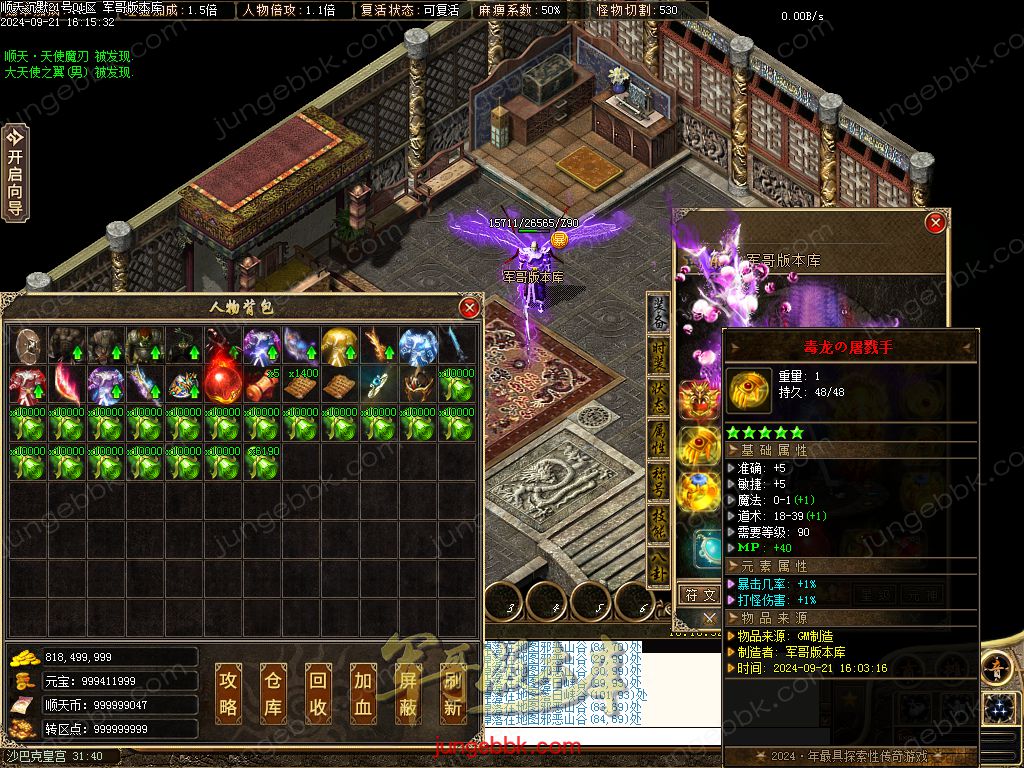Viewport: 1024px width, 768px height.
Task: Click the 符文 rune button
Action: (x=699, y=595)
